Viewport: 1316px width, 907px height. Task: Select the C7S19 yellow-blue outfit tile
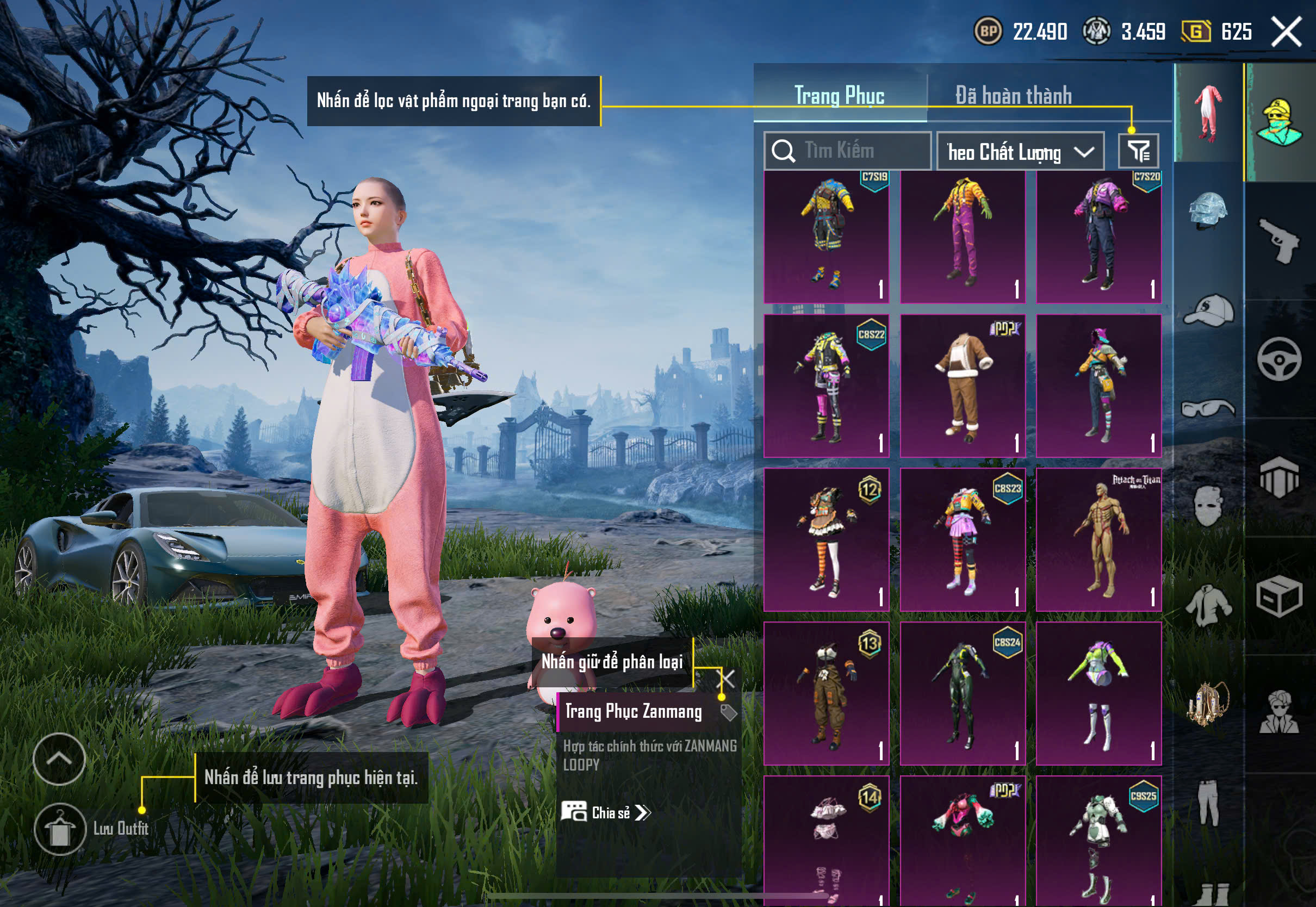[x=826, y=237]
